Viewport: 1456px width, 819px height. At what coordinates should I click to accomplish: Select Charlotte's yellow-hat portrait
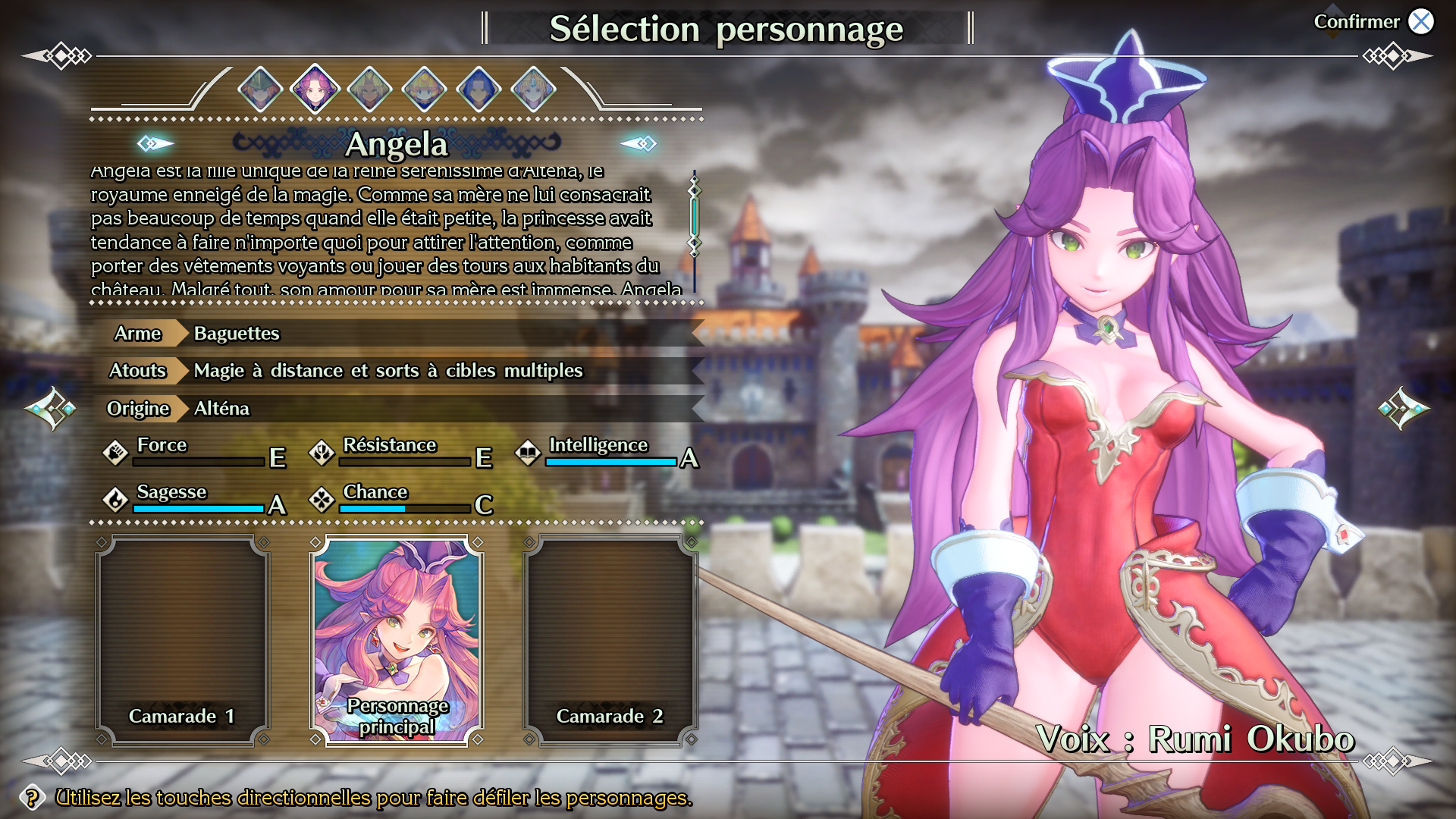[x=424, y=89]
